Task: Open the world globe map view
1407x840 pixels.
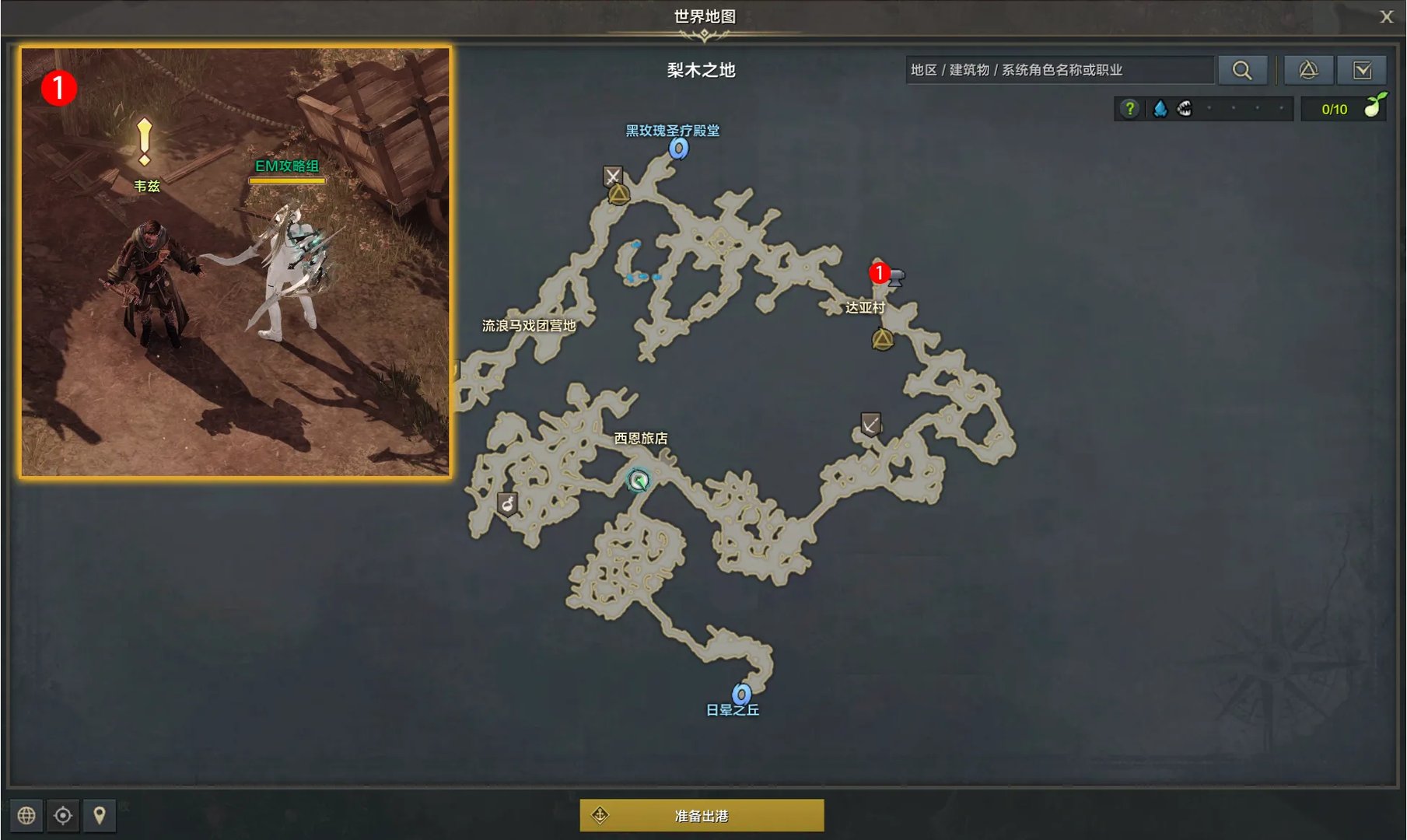Action: coord(27,816)
